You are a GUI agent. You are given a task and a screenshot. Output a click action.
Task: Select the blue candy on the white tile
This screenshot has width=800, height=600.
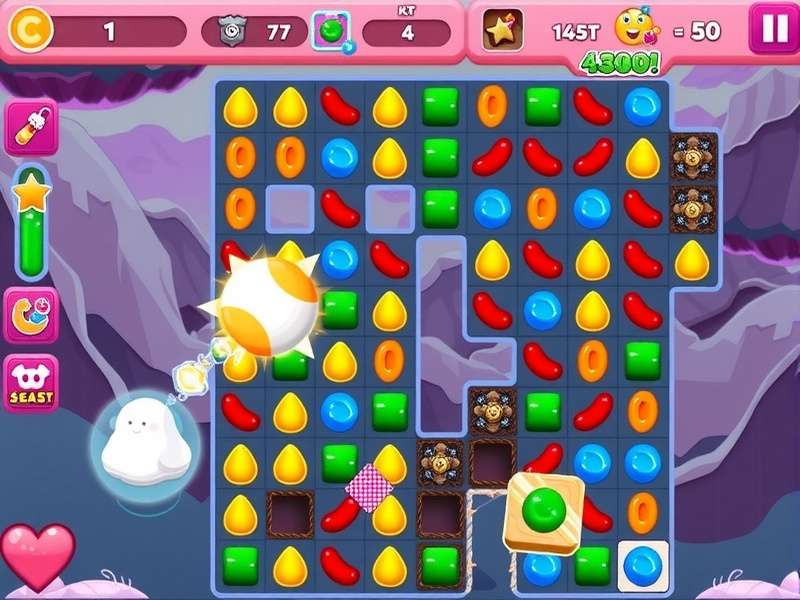coord(642,565)
